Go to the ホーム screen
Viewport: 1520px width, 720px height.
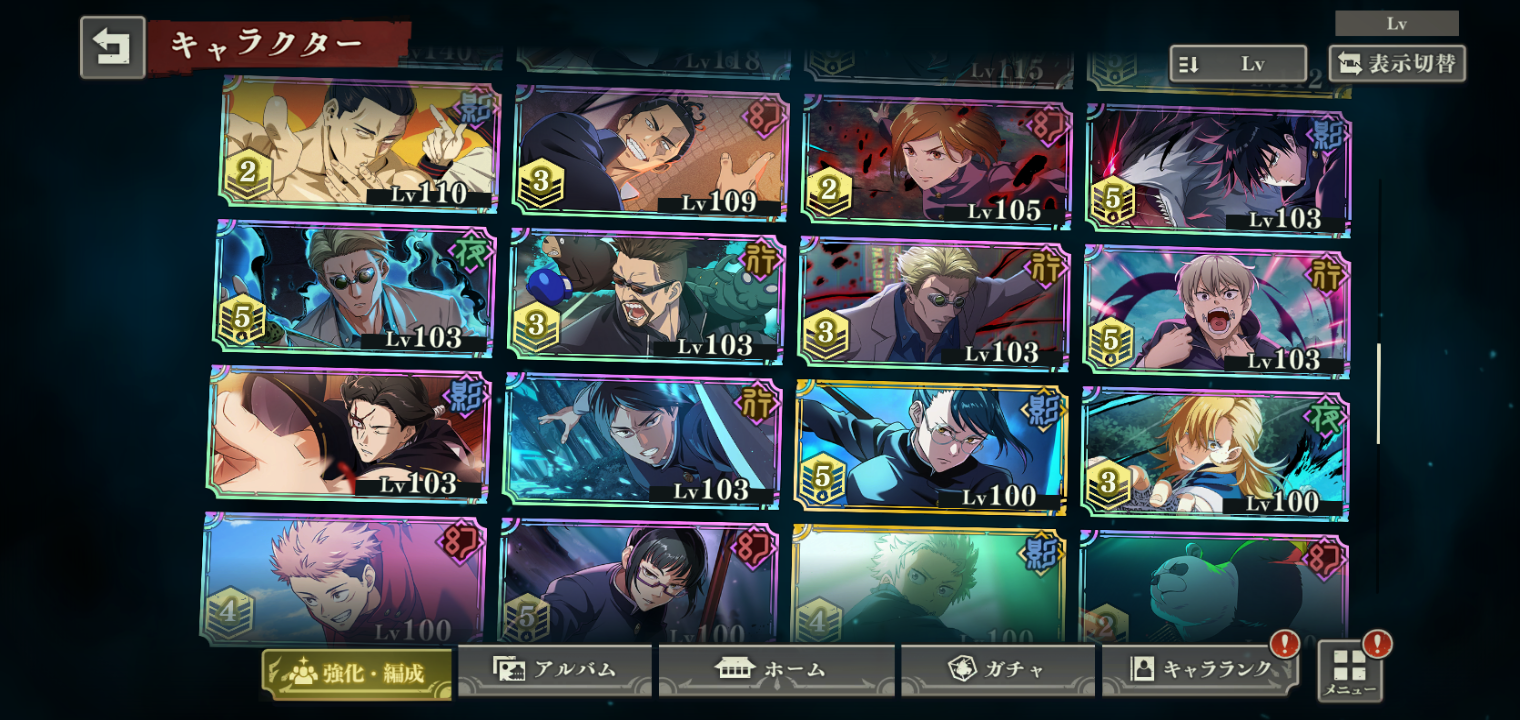point(776,670)
